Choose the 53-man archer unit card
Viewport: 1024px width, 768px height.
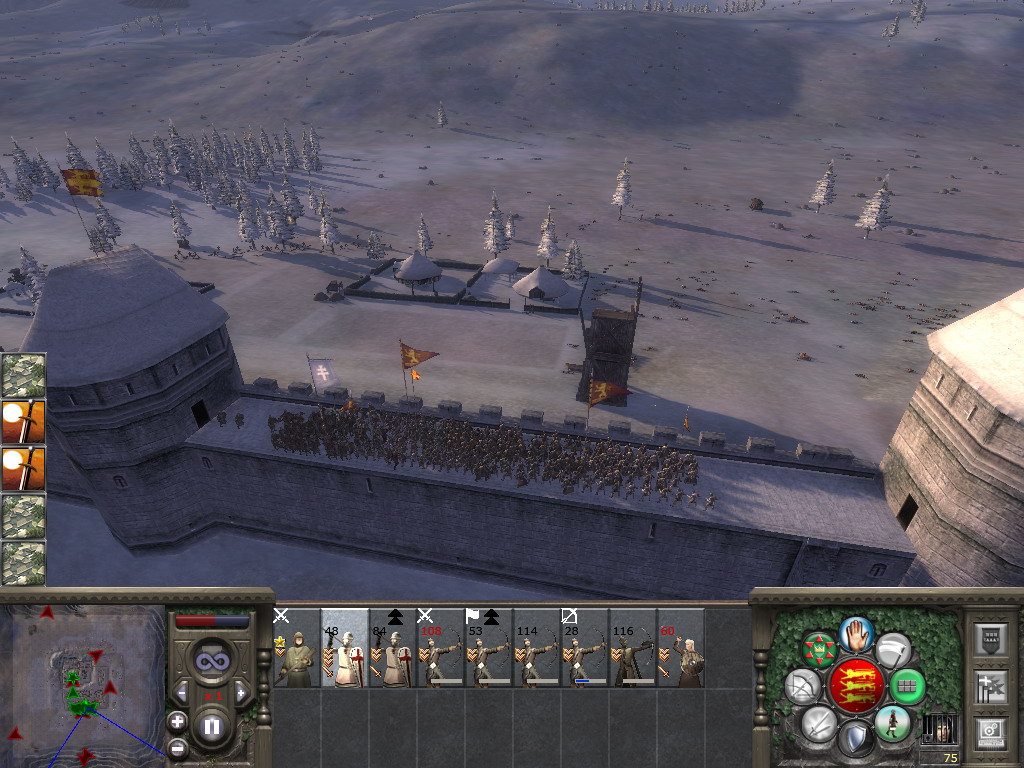click(x=488, y=648)
